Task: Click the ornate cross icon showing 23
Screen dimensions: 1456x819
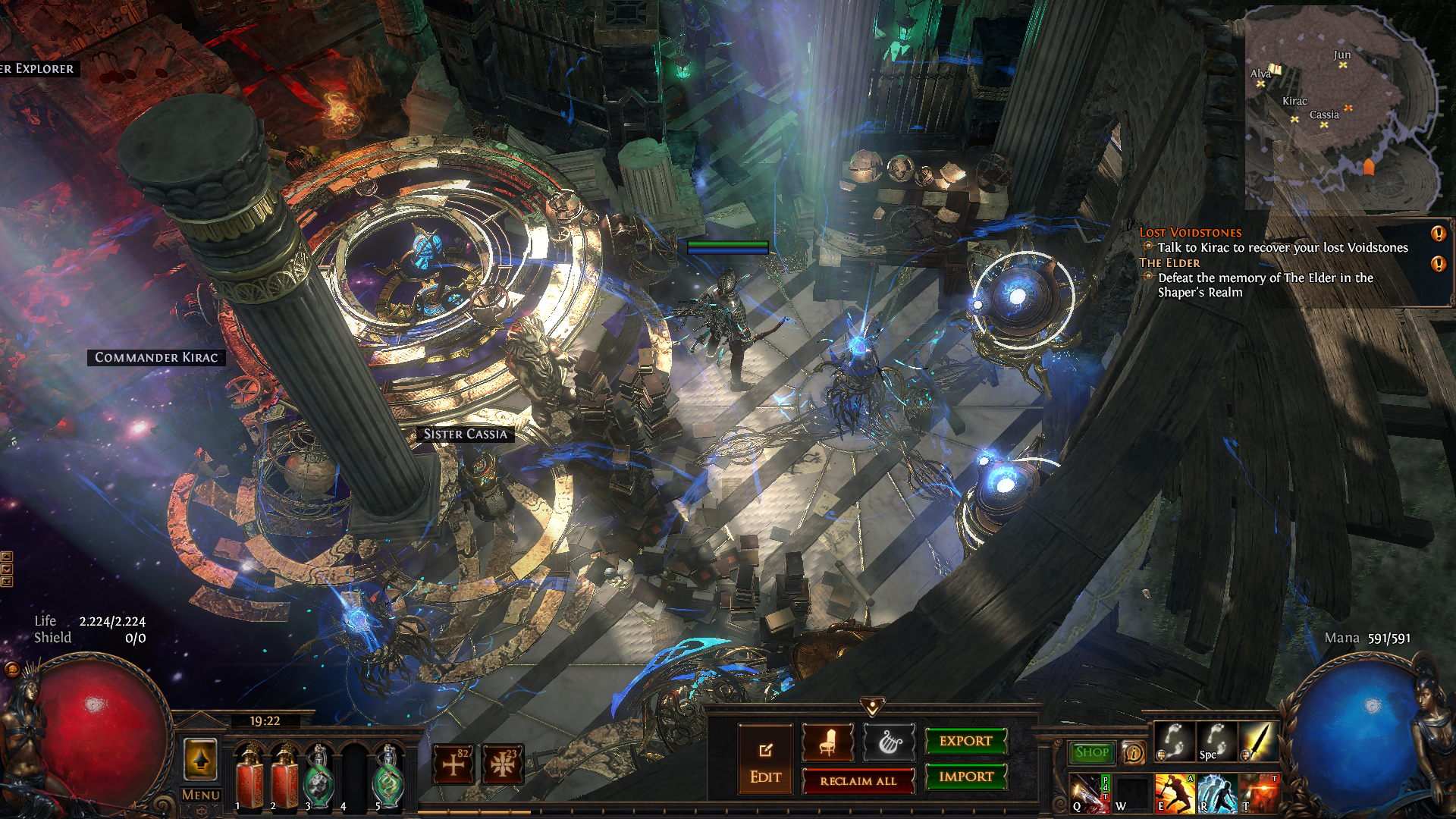Action: [x=502, y=764]
